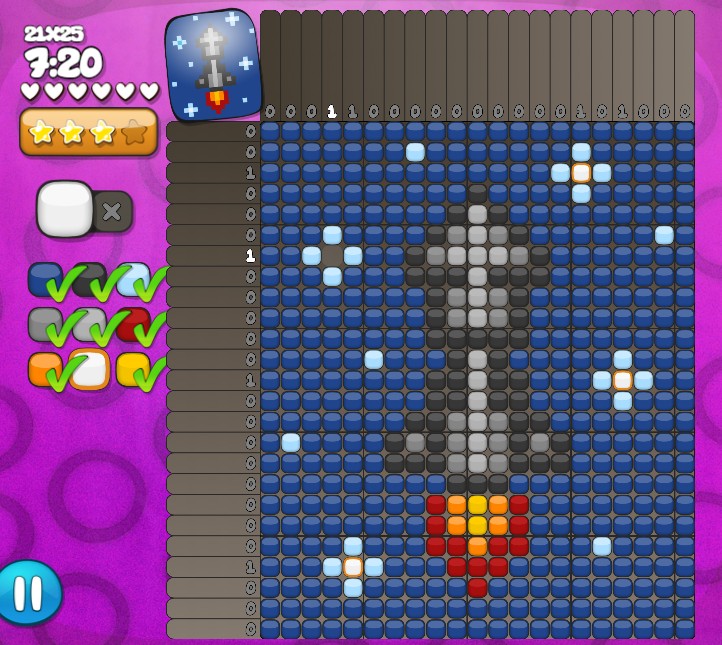
Task: Click the rocket puzzle preview thumbnail
Action: click(x=212, y=65)
